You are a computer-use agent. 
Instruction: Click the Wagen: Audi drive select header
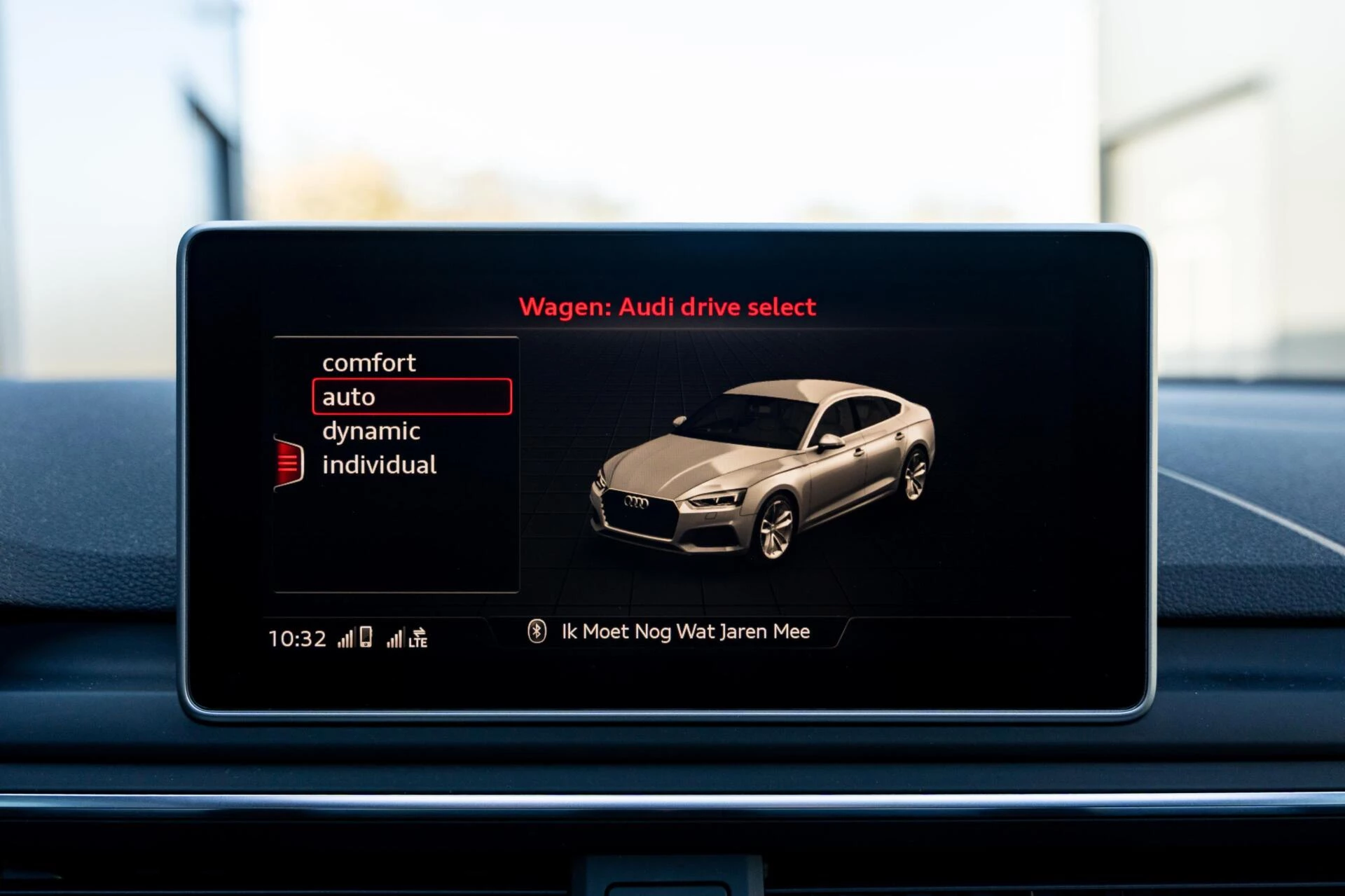pyautogui.click(x=667, y=306)
